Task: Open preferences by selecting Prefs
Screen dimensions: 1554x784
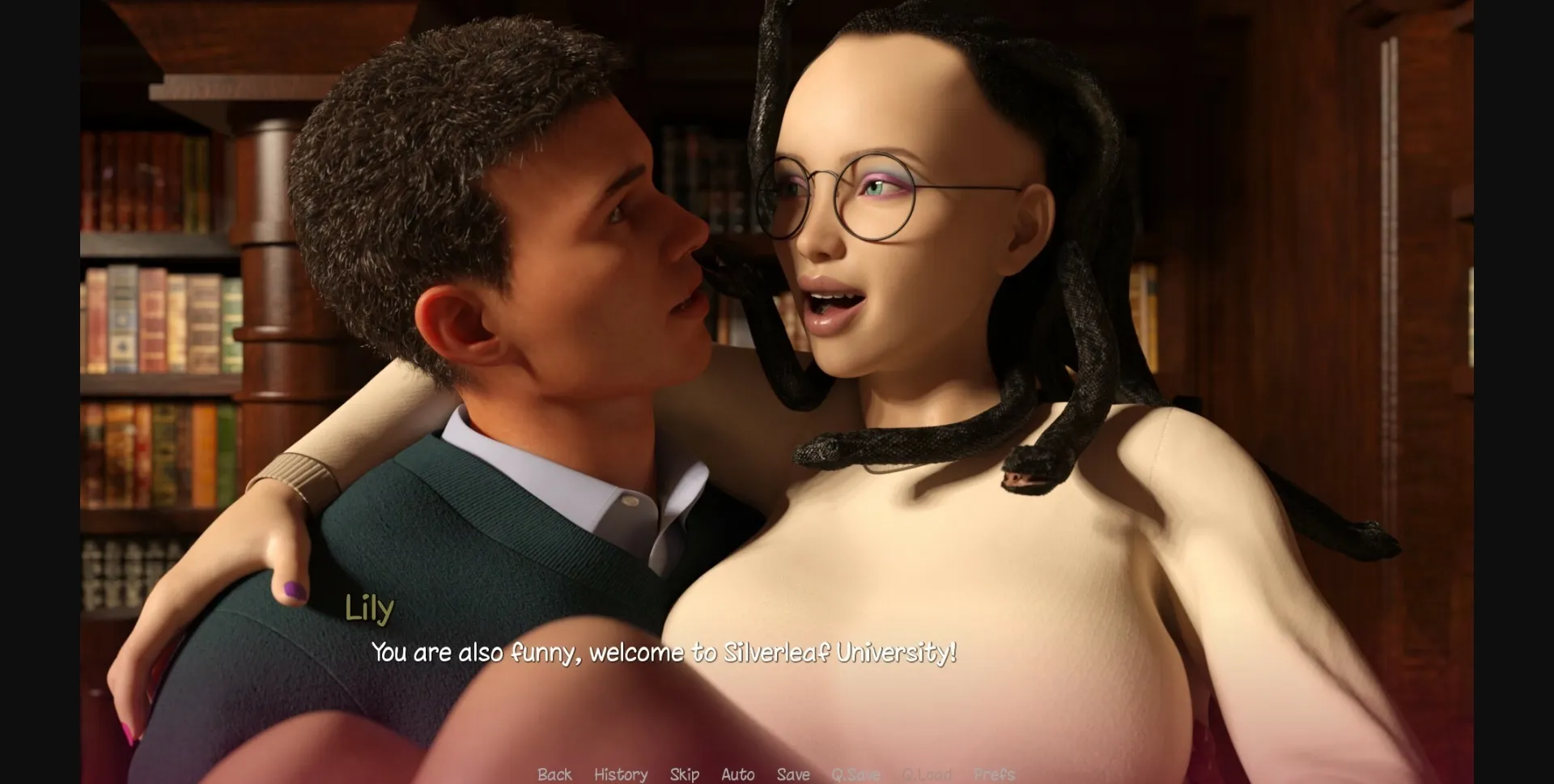Action: pyautogui.click(x=994, y=774)
